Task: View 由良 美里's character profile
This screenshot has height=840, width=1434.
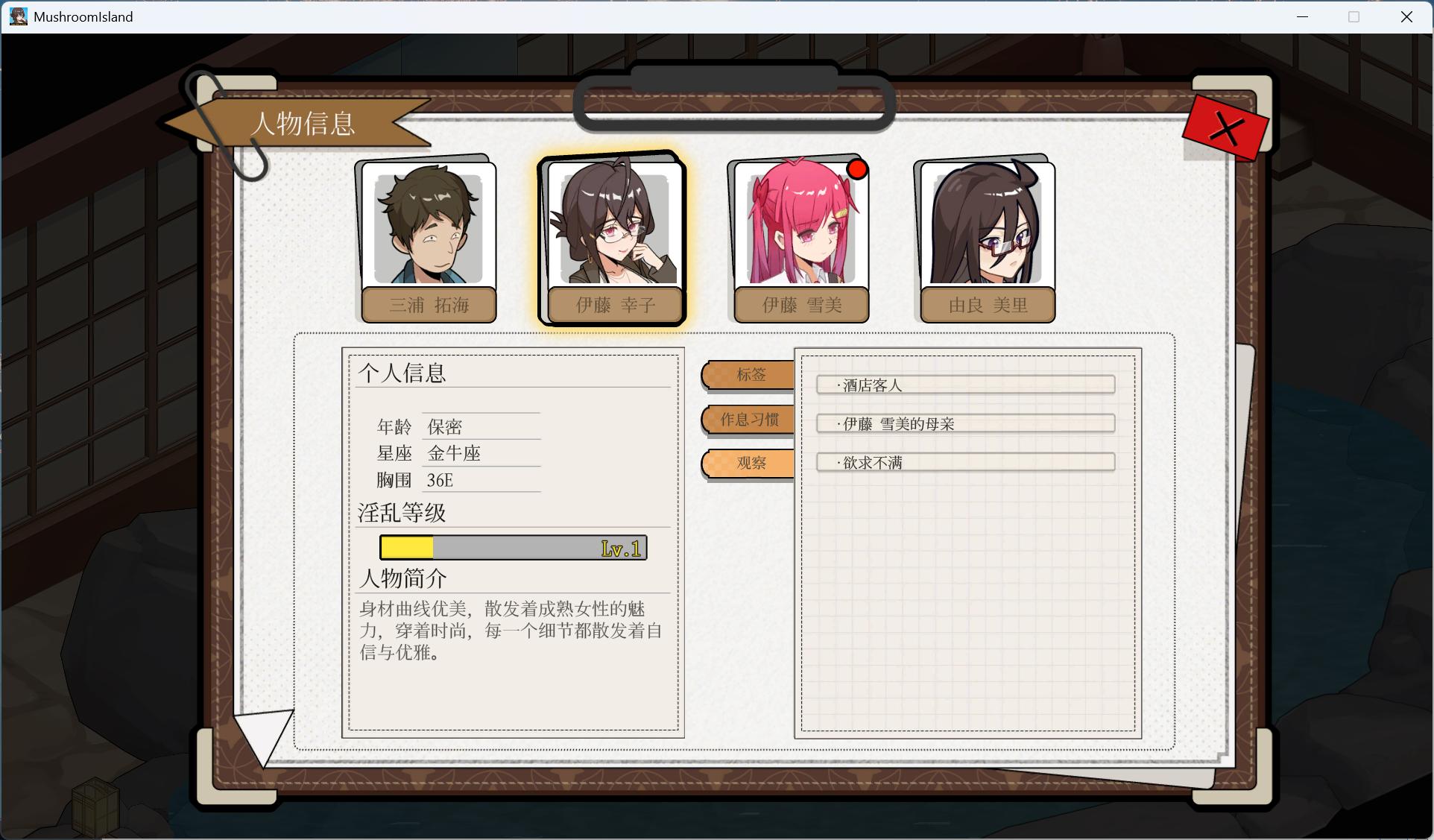Action: [984, 227]
